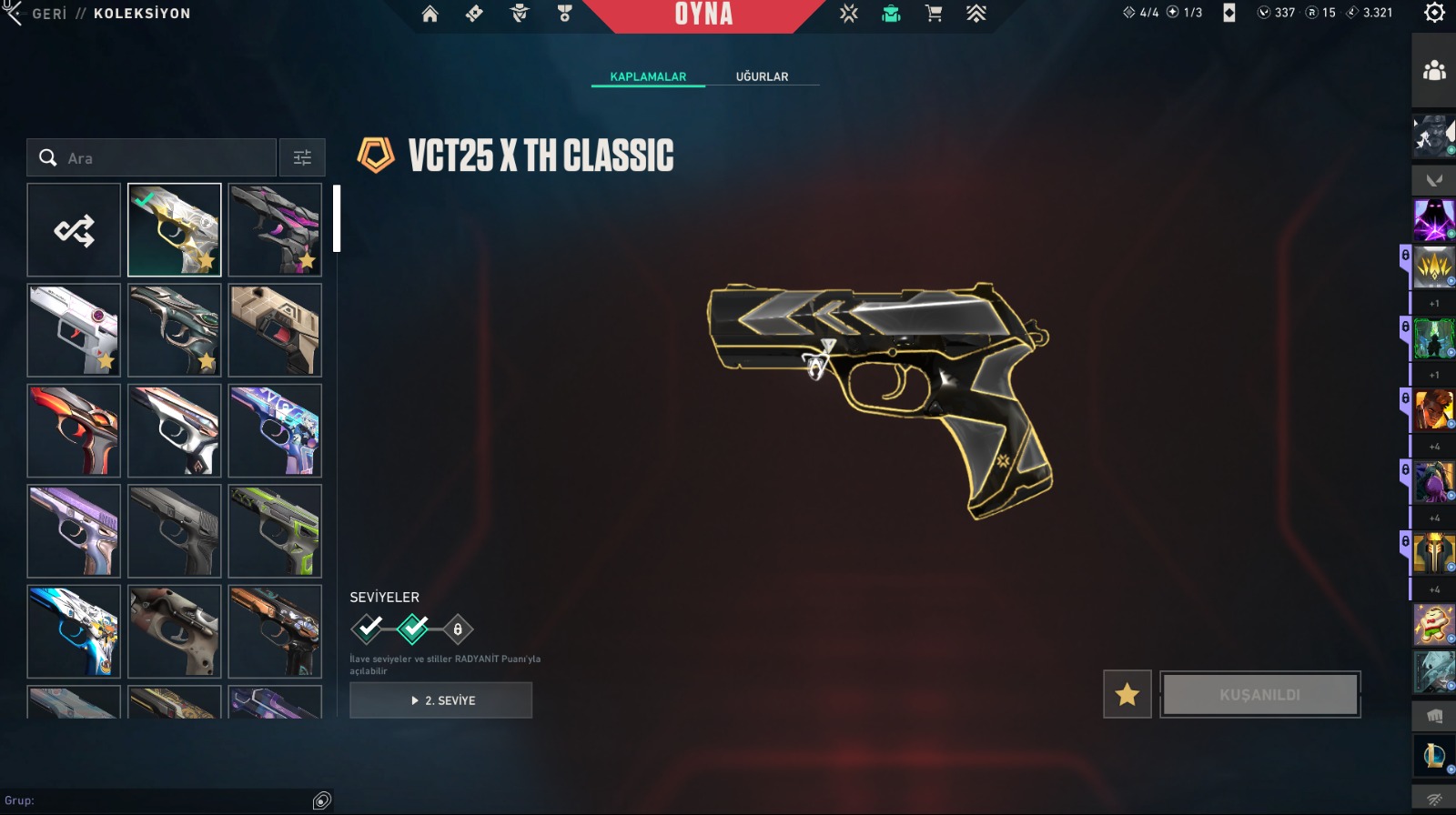The image size is (1456, 815).
Task: Open the skin filter options button
Action: point(302,158)
